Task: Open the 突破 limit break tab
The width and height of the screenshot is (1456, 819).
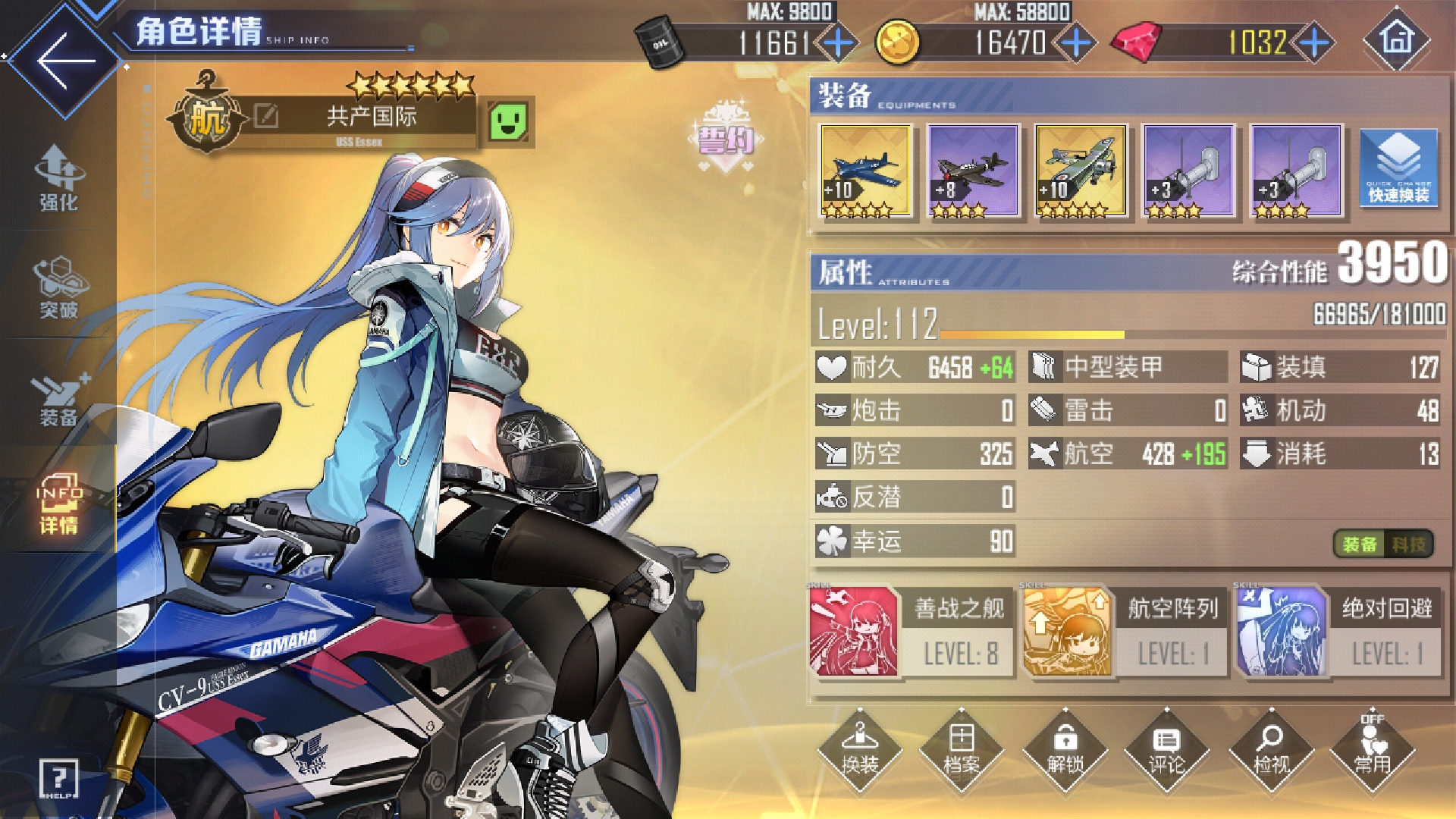Action: pyautogui.click(x=59, y=288)
